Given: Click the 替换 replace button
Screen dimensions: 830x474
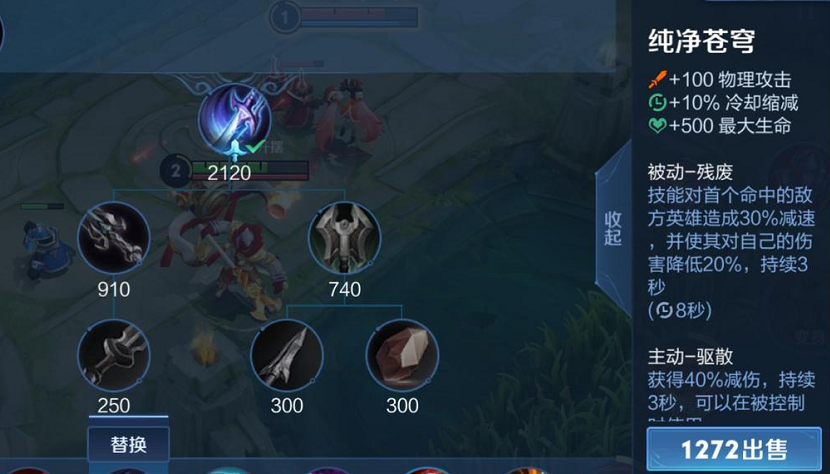Looking at the screenshot, I should point(128,443).
